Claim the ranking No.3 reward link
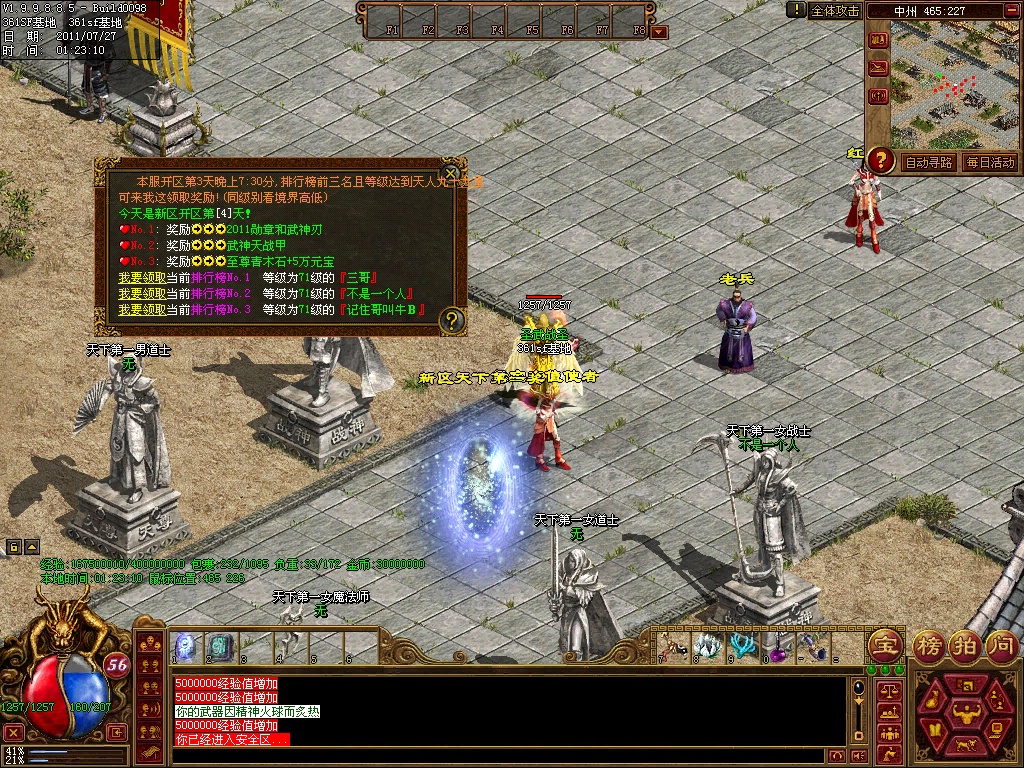This screenshot has height=768, width=1024. pyautogui.click(x=138, y=309)
